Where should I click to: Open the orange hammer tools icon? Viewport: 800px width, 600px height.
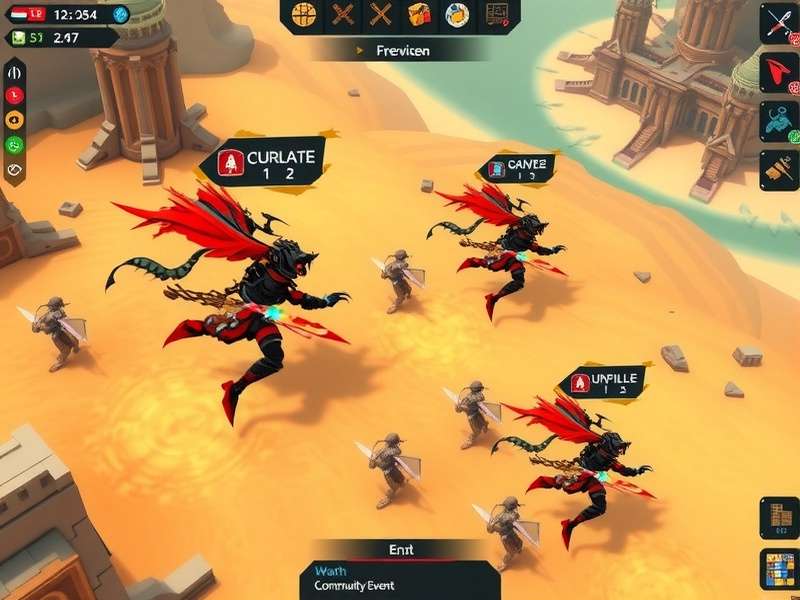point(778,167)
